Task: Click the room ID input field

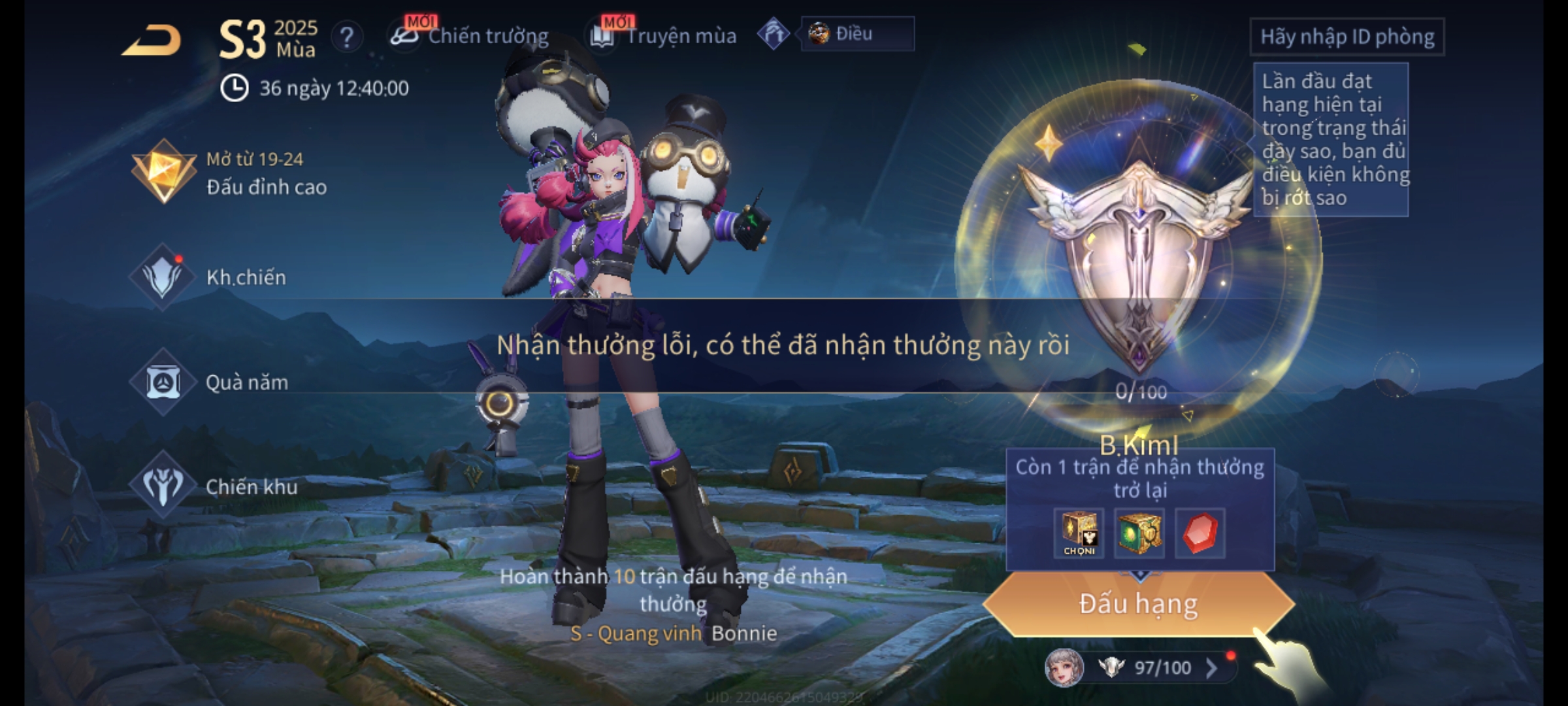Action: tap(1347, 37)
